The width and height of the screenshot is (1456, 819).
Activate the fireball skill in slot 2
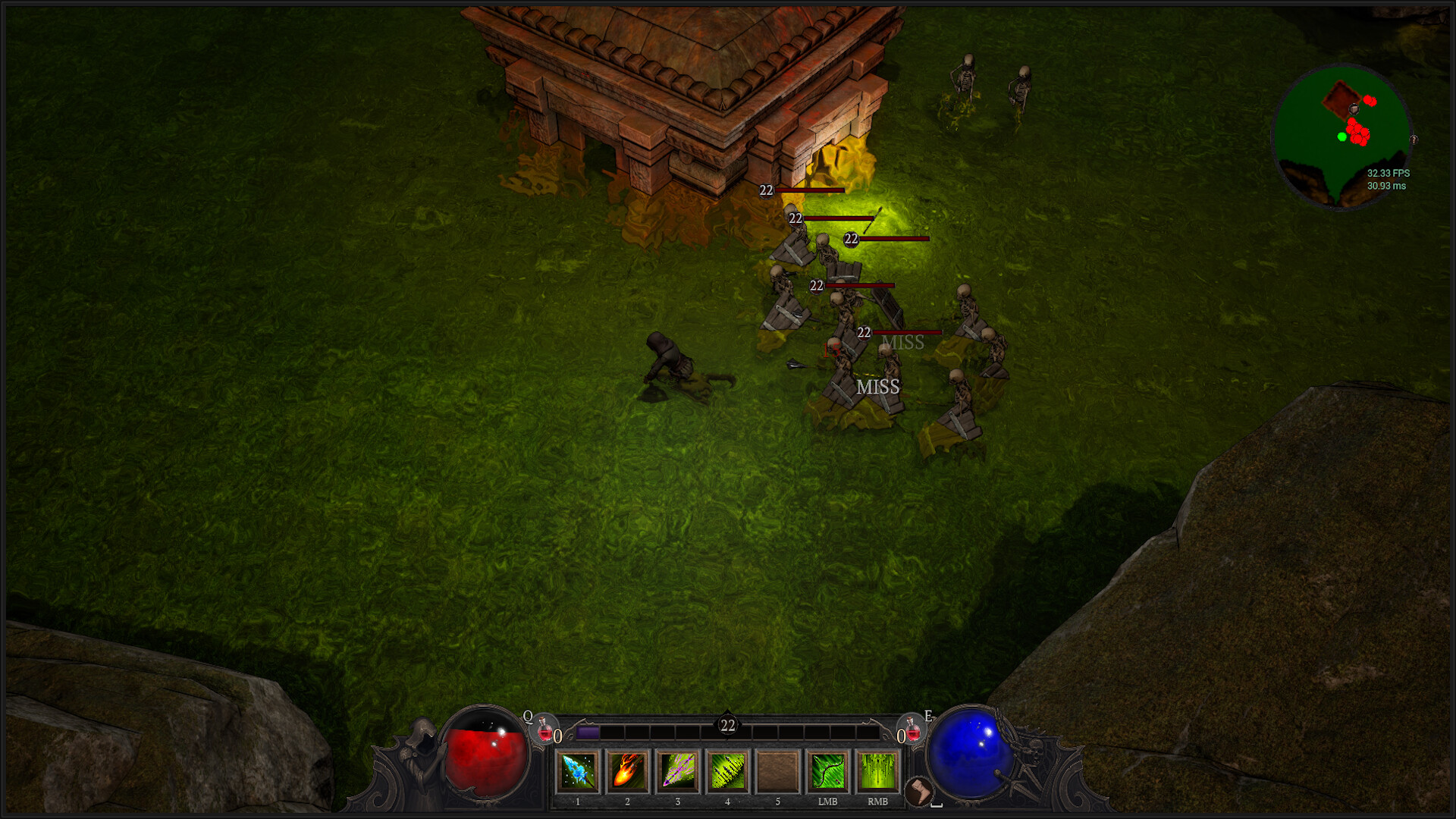click(626, 771)
